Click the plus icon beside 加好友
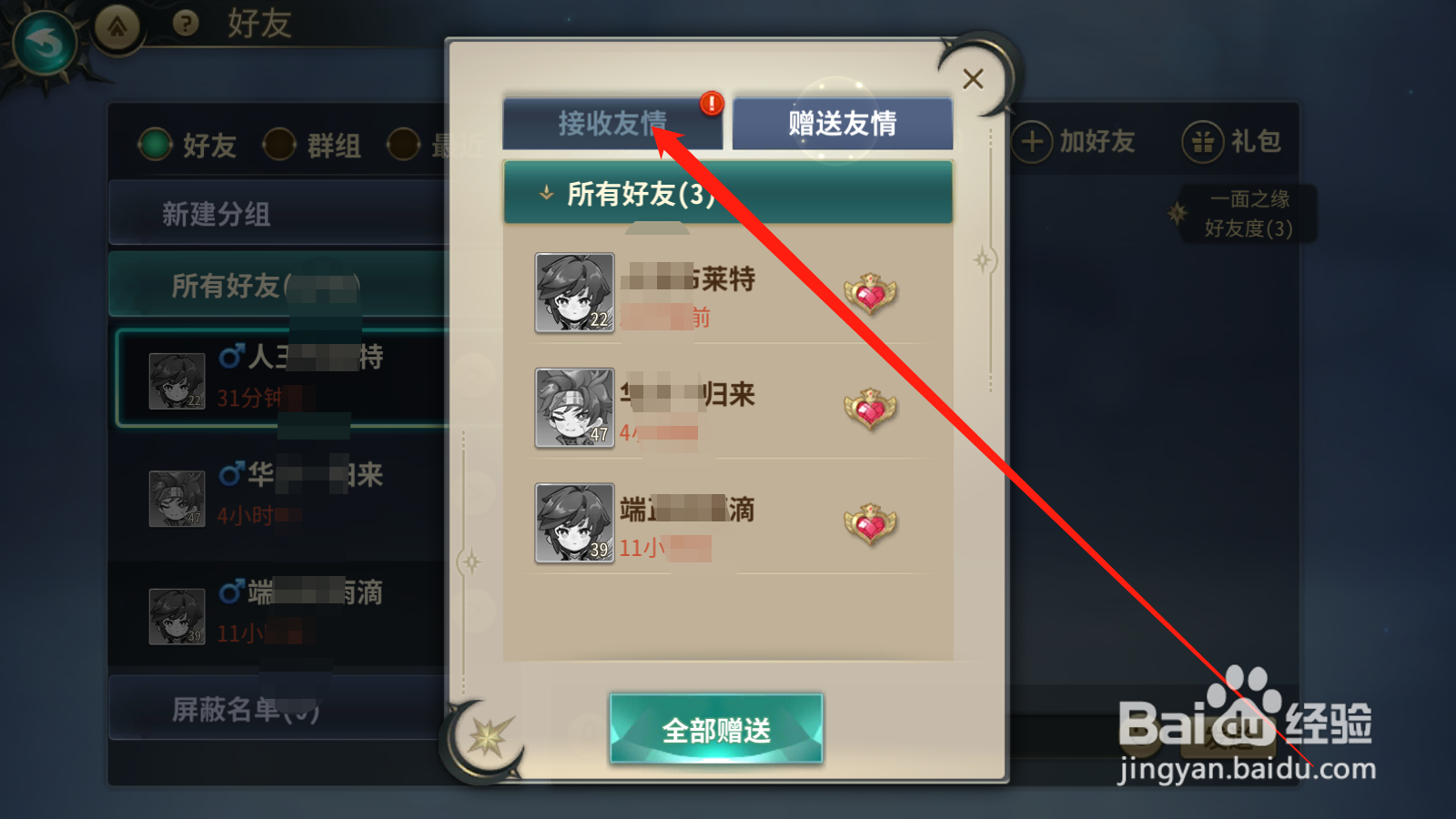The width and height of the screenshot is (1456, 819). pyautogui.click(x=1032, y=141)
